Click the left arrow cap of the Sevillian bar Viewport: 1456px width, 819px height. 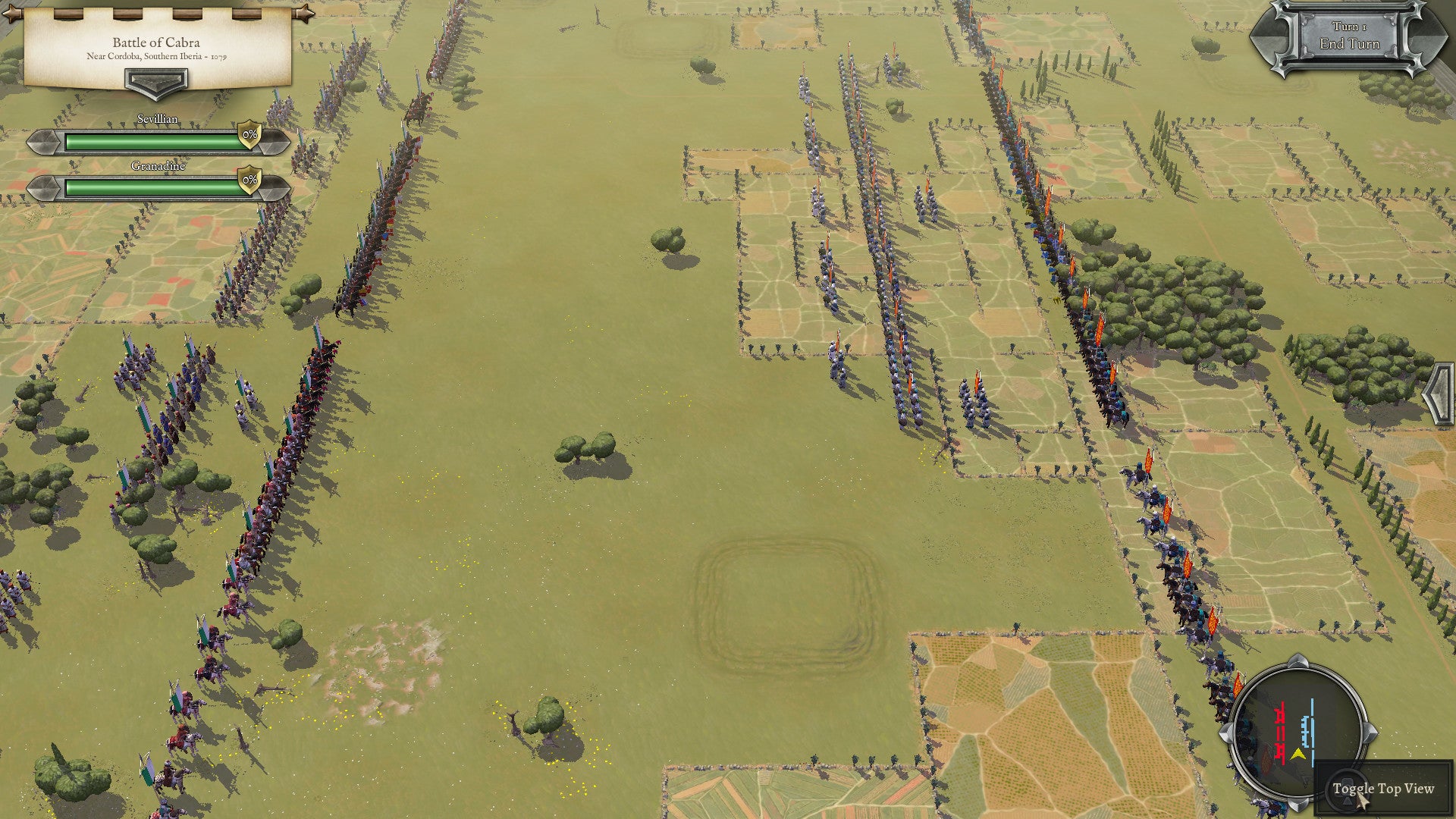click(x=43, y=142)
